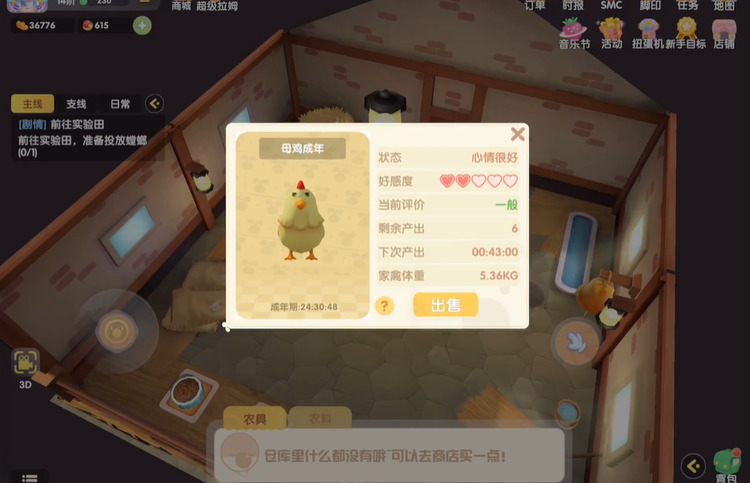The height and width of the screenshot is (483, 750).
Task: Expand the arrow beside the backpack
Action: (x=693, y=464)
